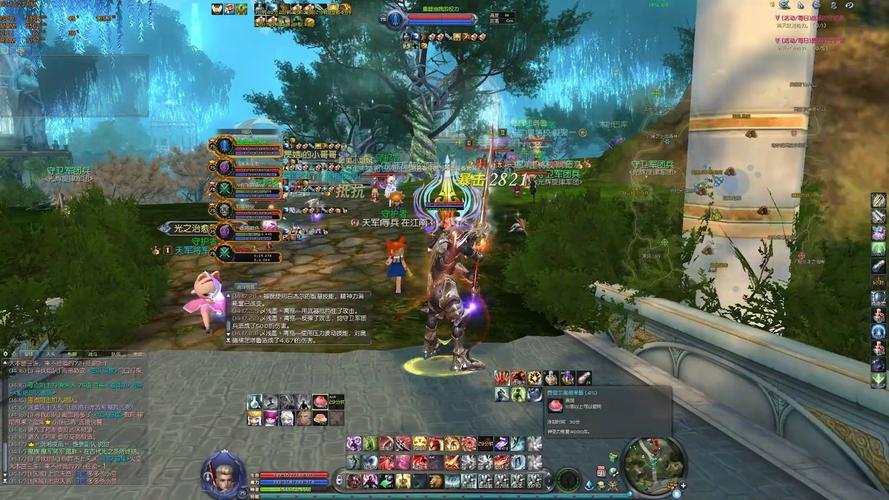Viewport: 889px width, 500px height.
Task: Select the pink potion in the small item bar
Action: pyautogui.click(x=320, y=401)
